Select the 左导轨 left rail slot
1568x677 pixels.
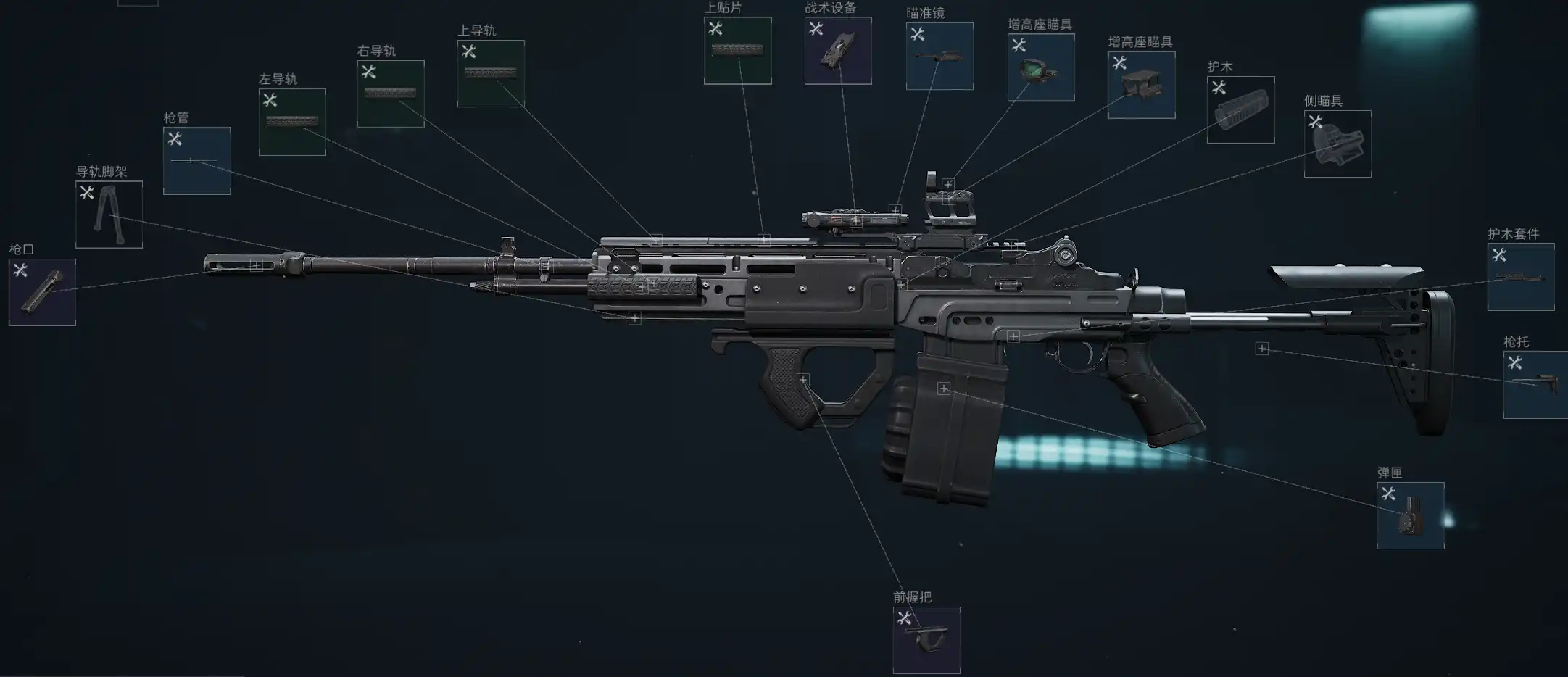[x=292, y=122]
